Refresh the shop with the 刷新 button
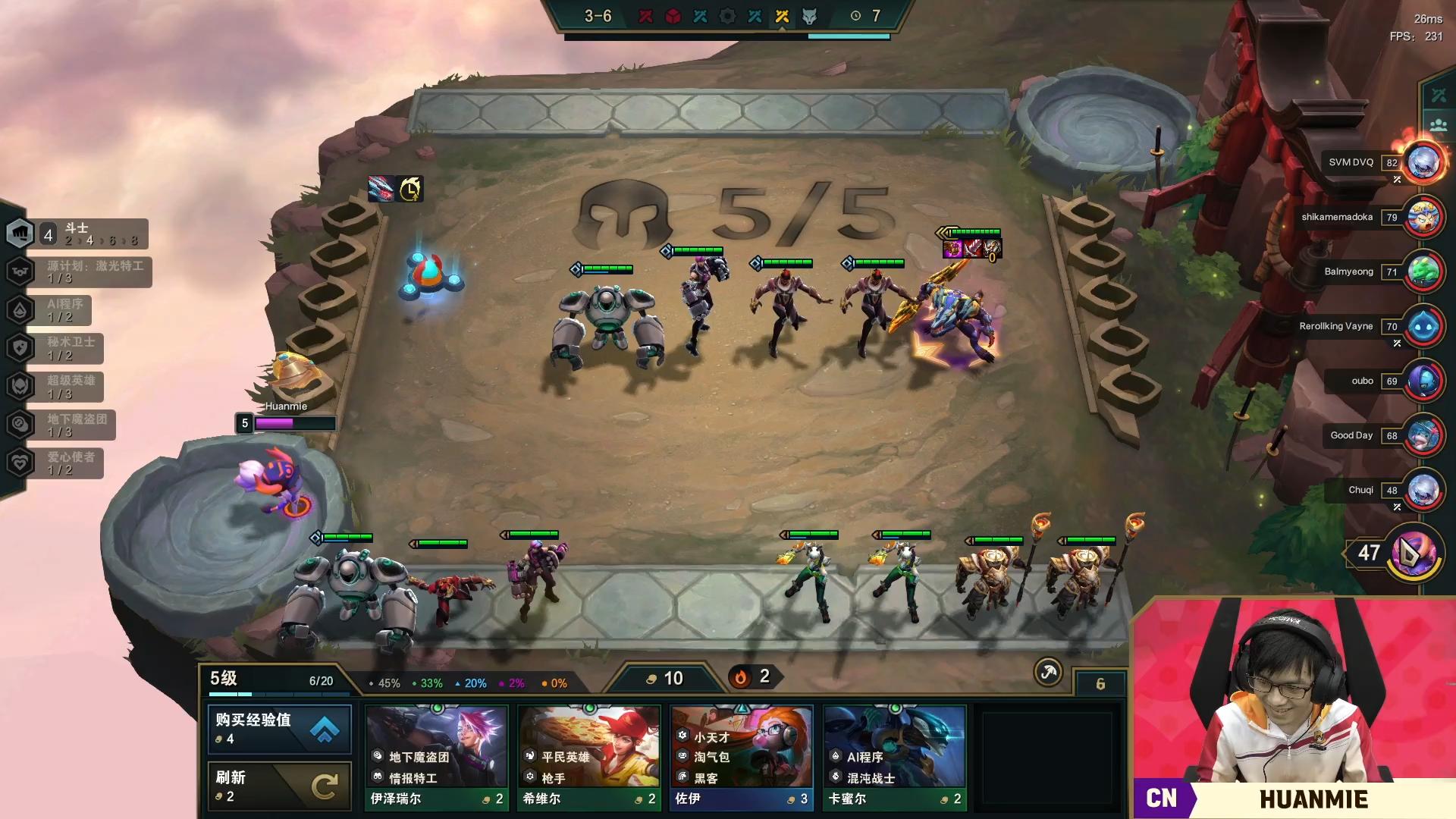Viewport: 1456px width, 819px height. pyautogui.click(x=279, y=786)
